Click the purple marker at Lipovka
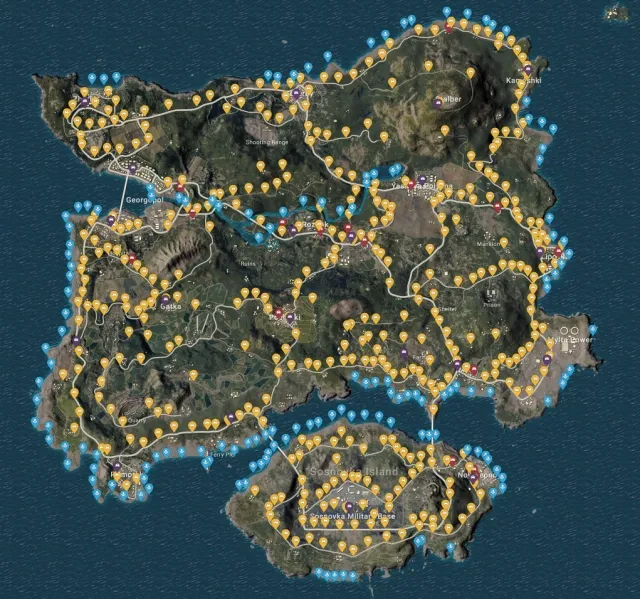The image size is (640, 599). [x=540, y=251]
